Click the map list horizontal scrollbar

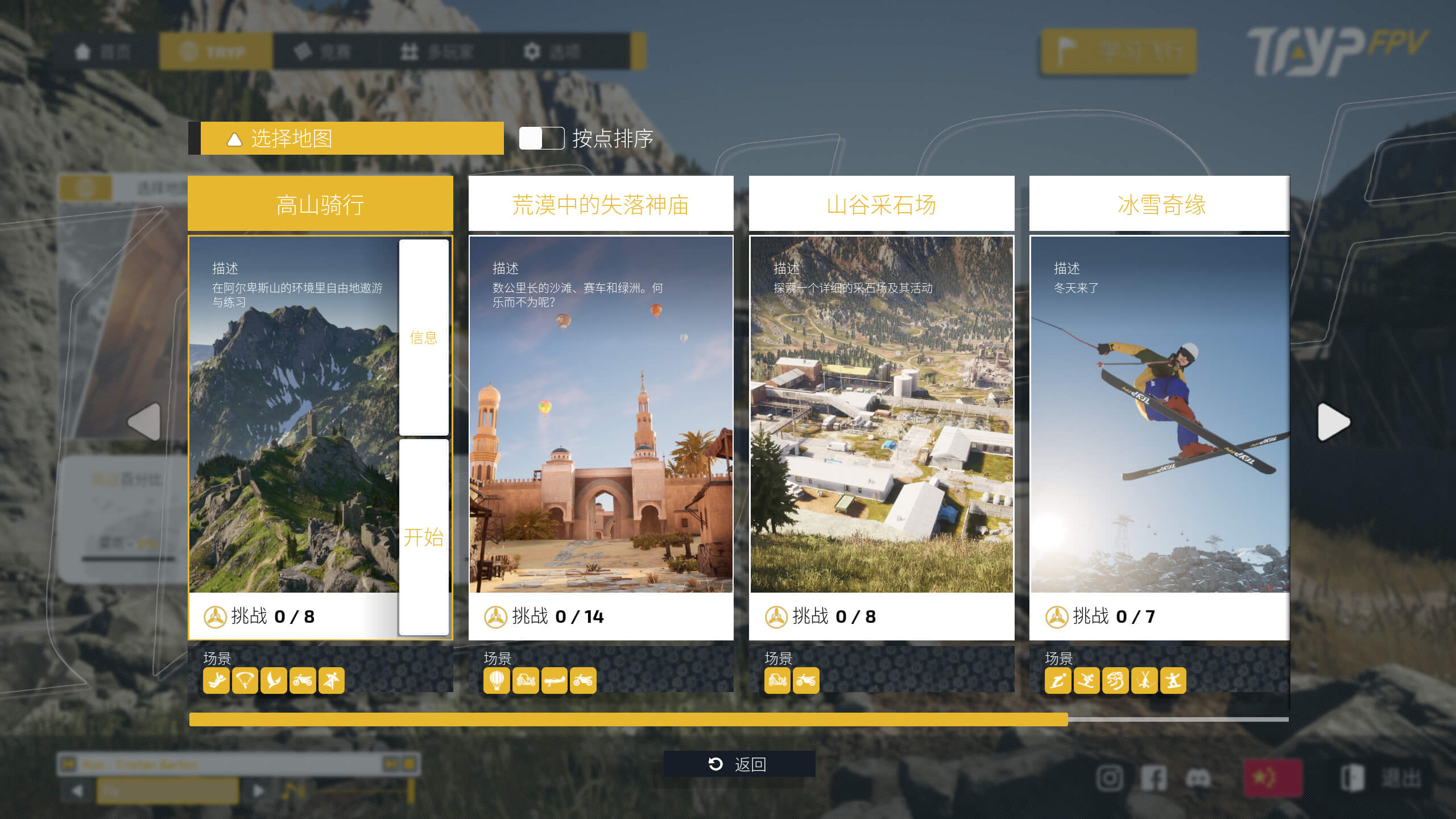pos(628,719)
